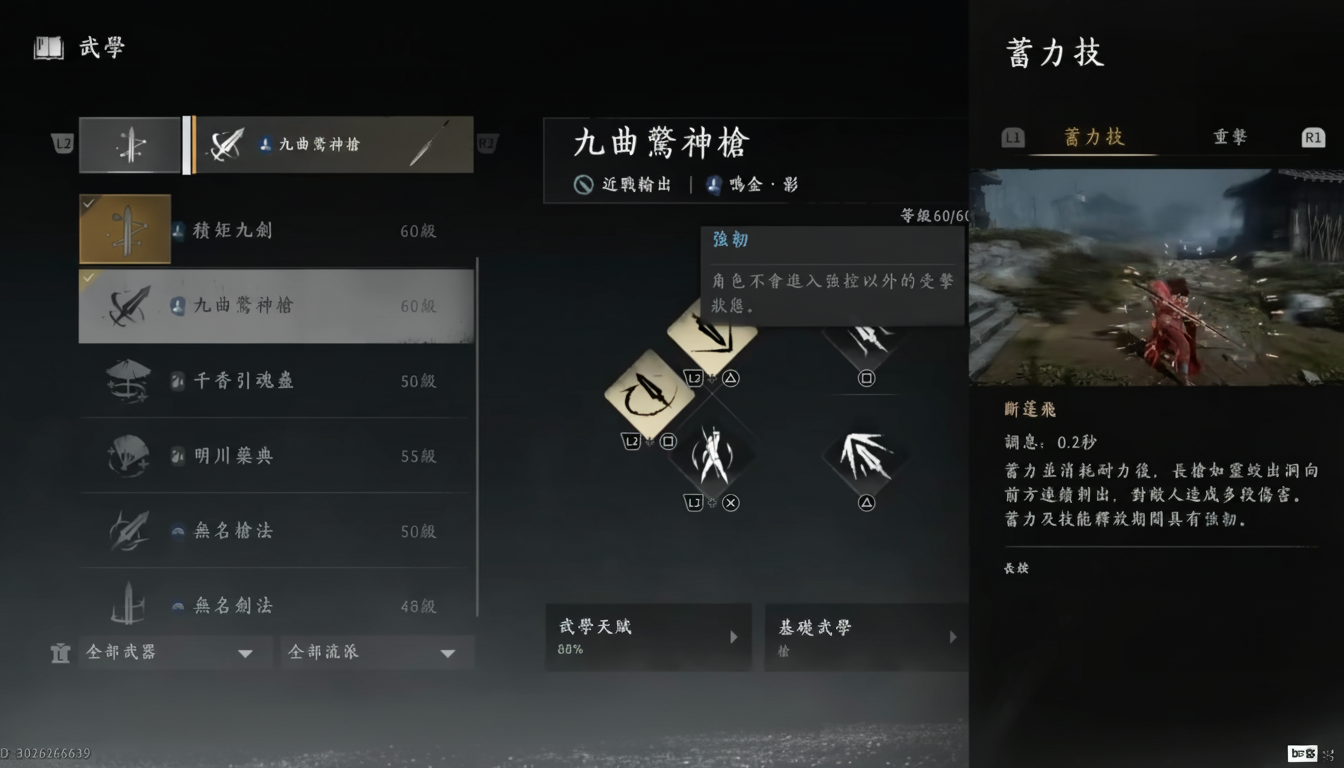The width and height of the screenshot is (1344, 768).
Task: Select the 積矩九劍 sword skill icon
Action: tap(125, 229)
